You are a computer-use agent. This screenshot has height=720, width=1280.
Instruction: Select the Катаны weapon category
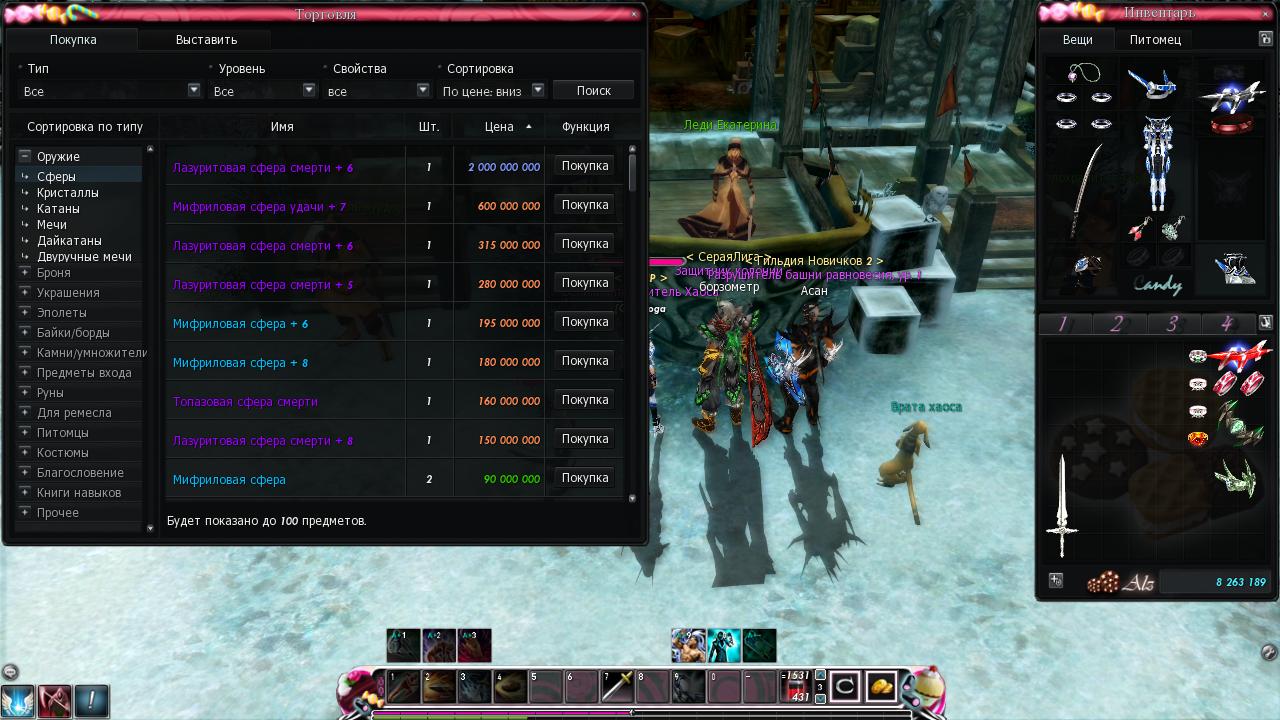click(58, 209)
